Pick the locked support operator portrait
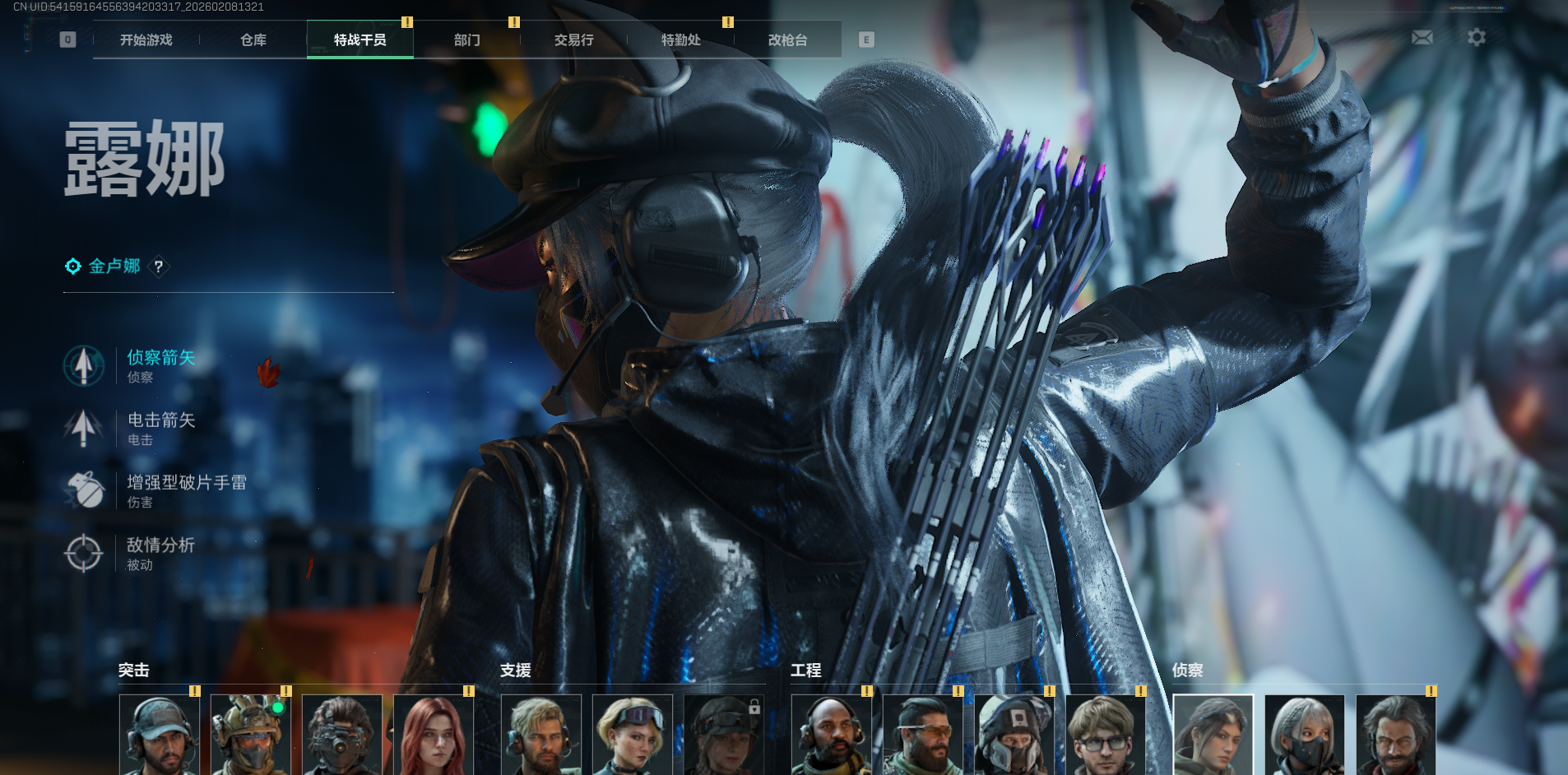 click(x=723, y=735)
